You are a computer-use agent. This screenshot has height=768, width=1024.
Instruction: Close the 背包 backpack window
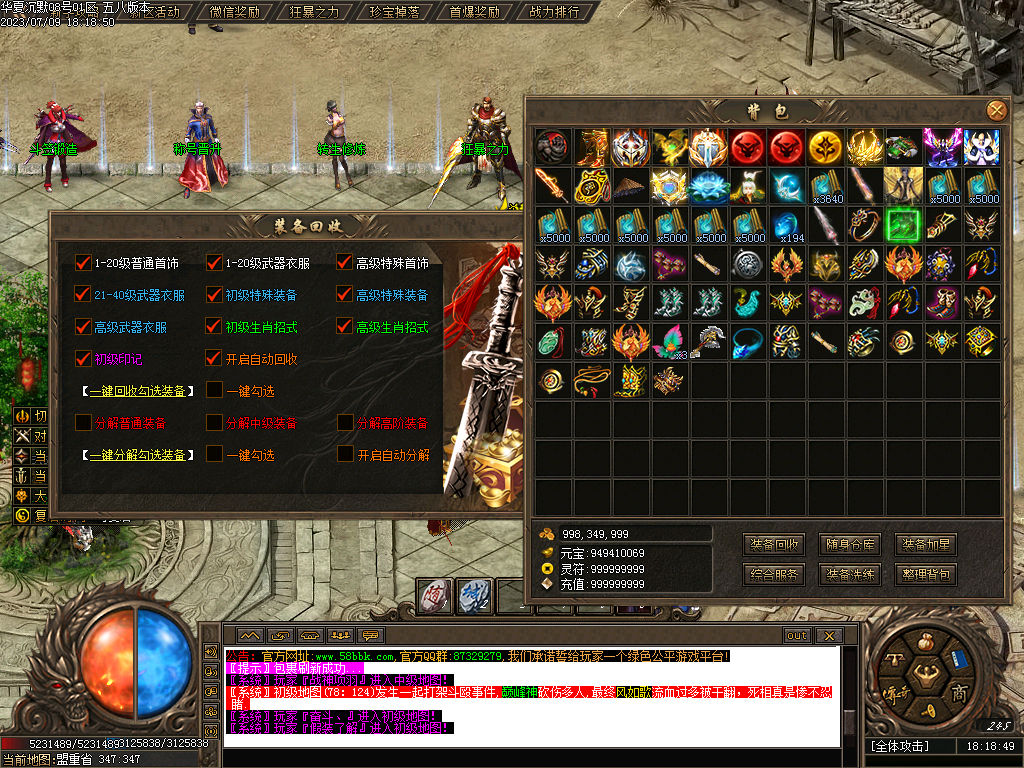click(996, 111)
